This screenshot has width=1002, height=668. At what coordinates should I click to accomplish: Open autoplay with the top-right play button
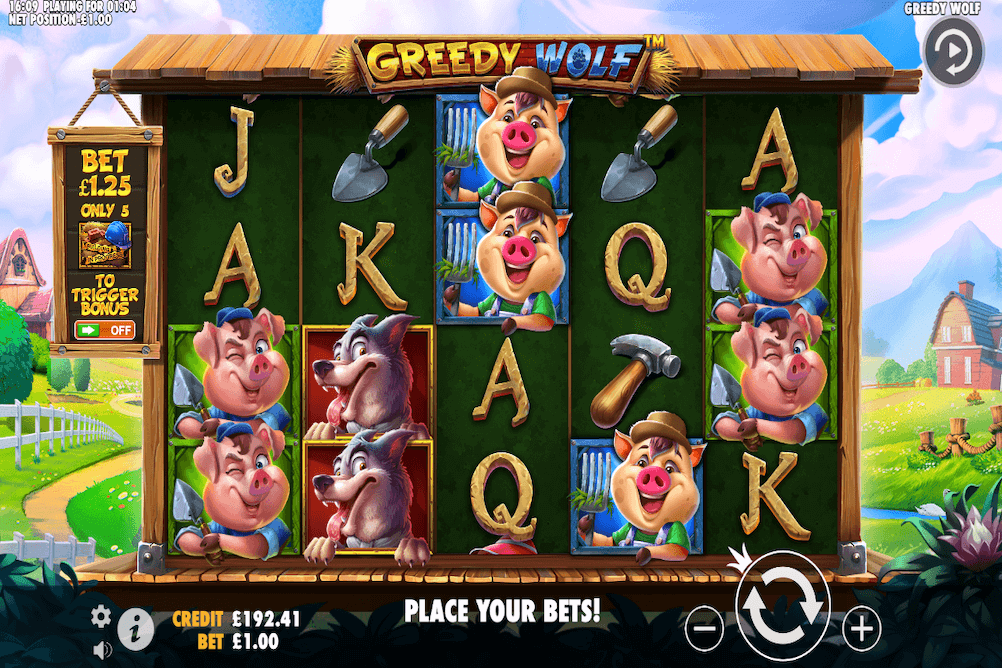953,52
